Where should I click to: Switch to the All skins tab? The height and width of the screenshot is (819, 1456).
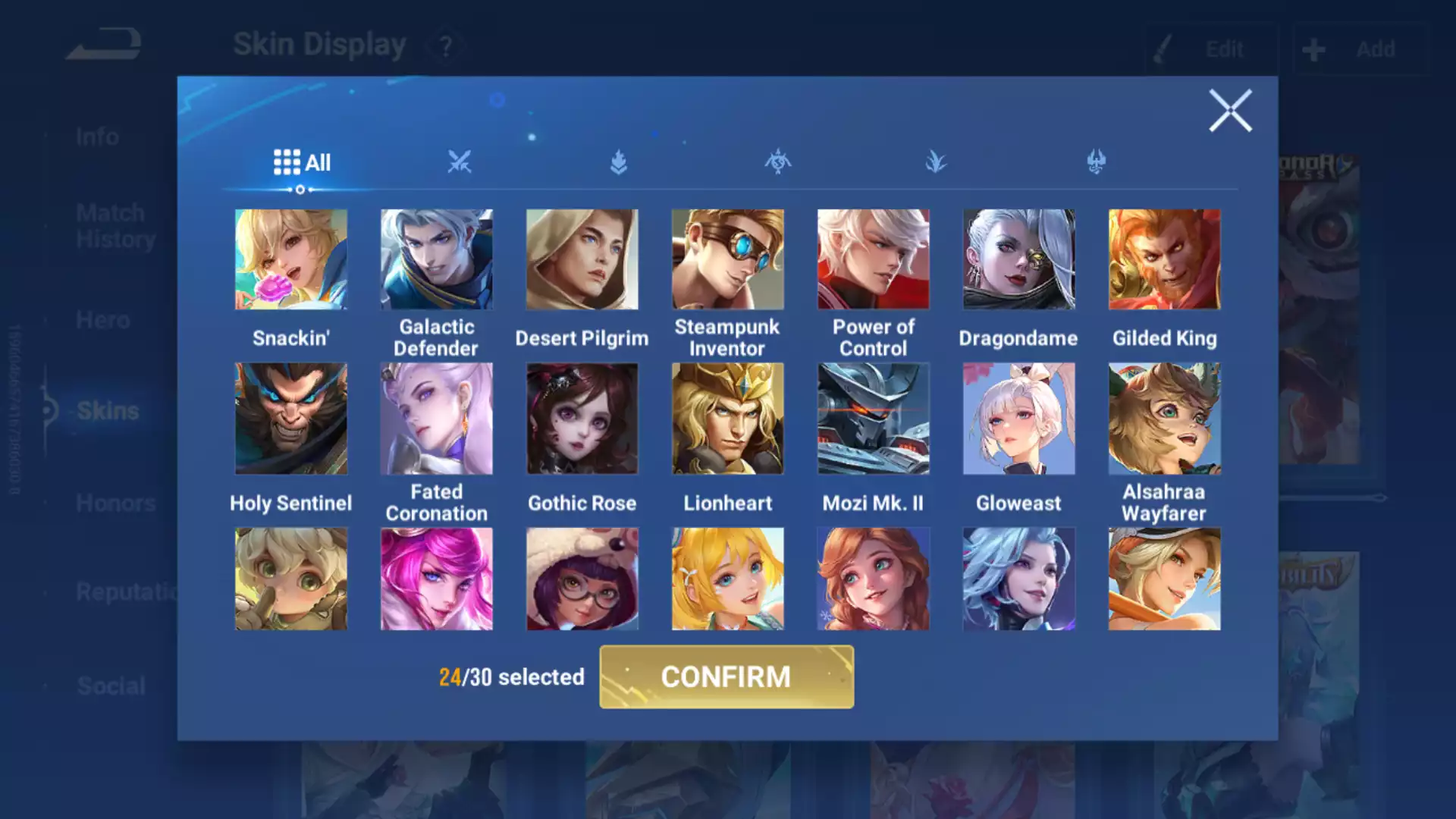302,162
